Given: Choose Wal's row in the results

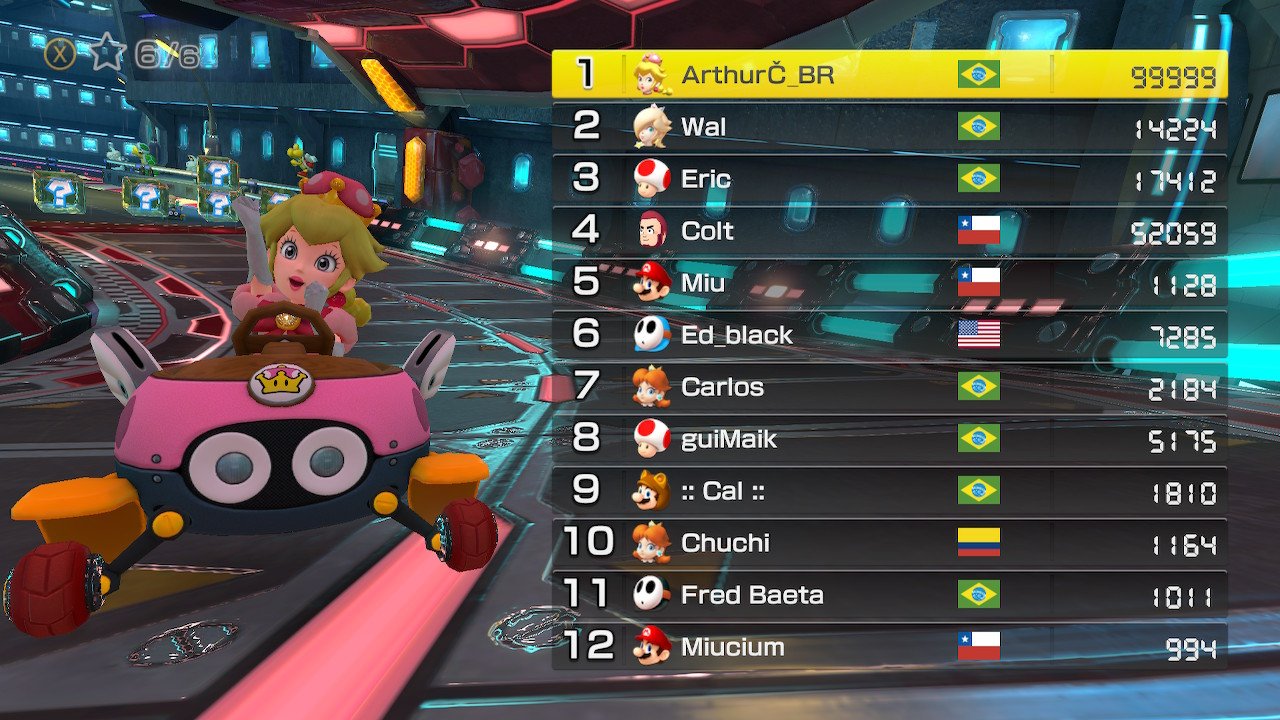Looking at the screenshot, I should pos(889,127).
